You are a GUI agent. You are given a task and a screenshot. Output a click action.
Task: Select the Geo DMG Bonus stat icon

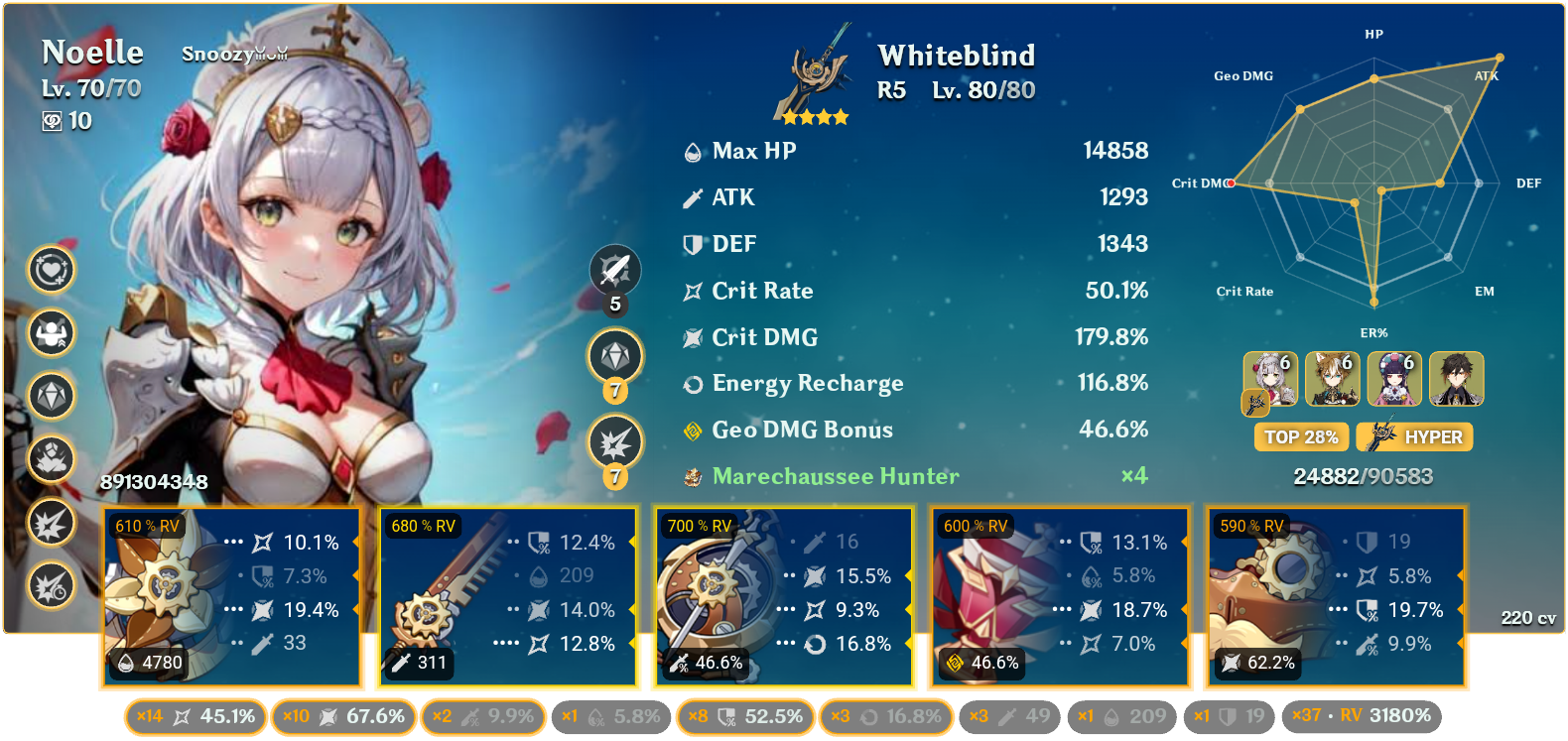(692, 430)
